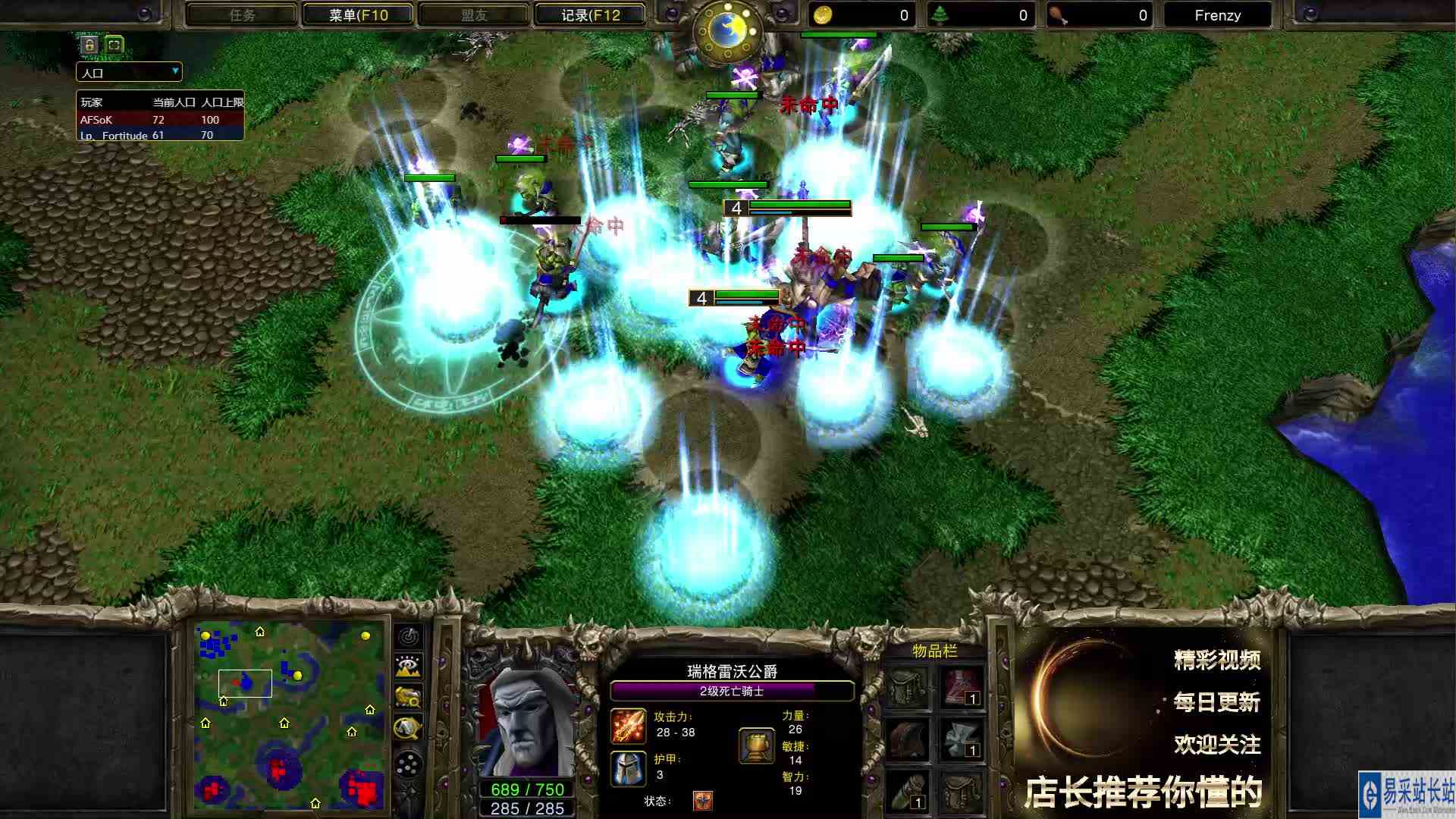Screen dimensions: 1456x819
Task: Click the 任务 quests button
Action: pyautogui.click(x=241, y=14)
